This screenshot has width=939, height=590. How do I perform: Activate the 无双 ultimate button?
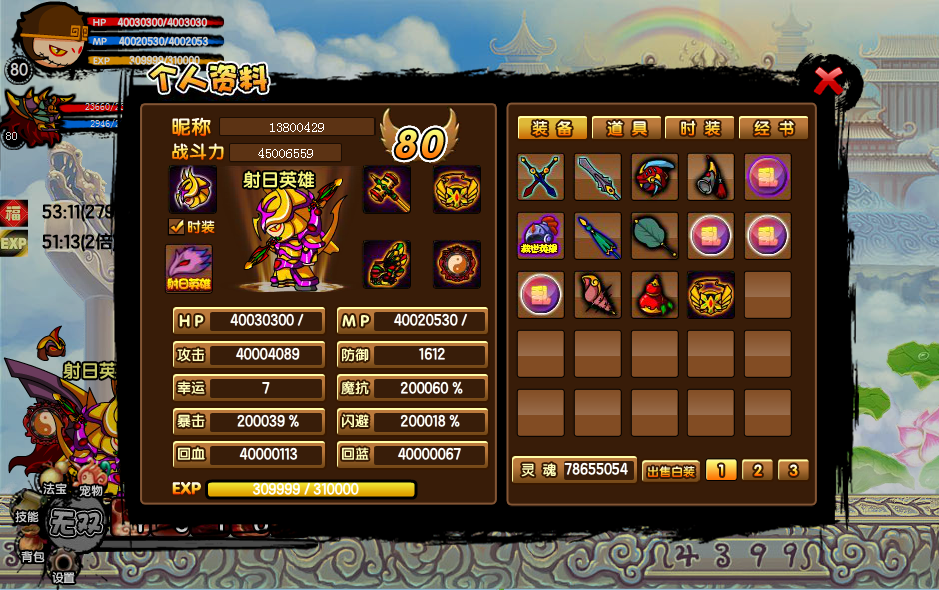[x=77, y=524]
